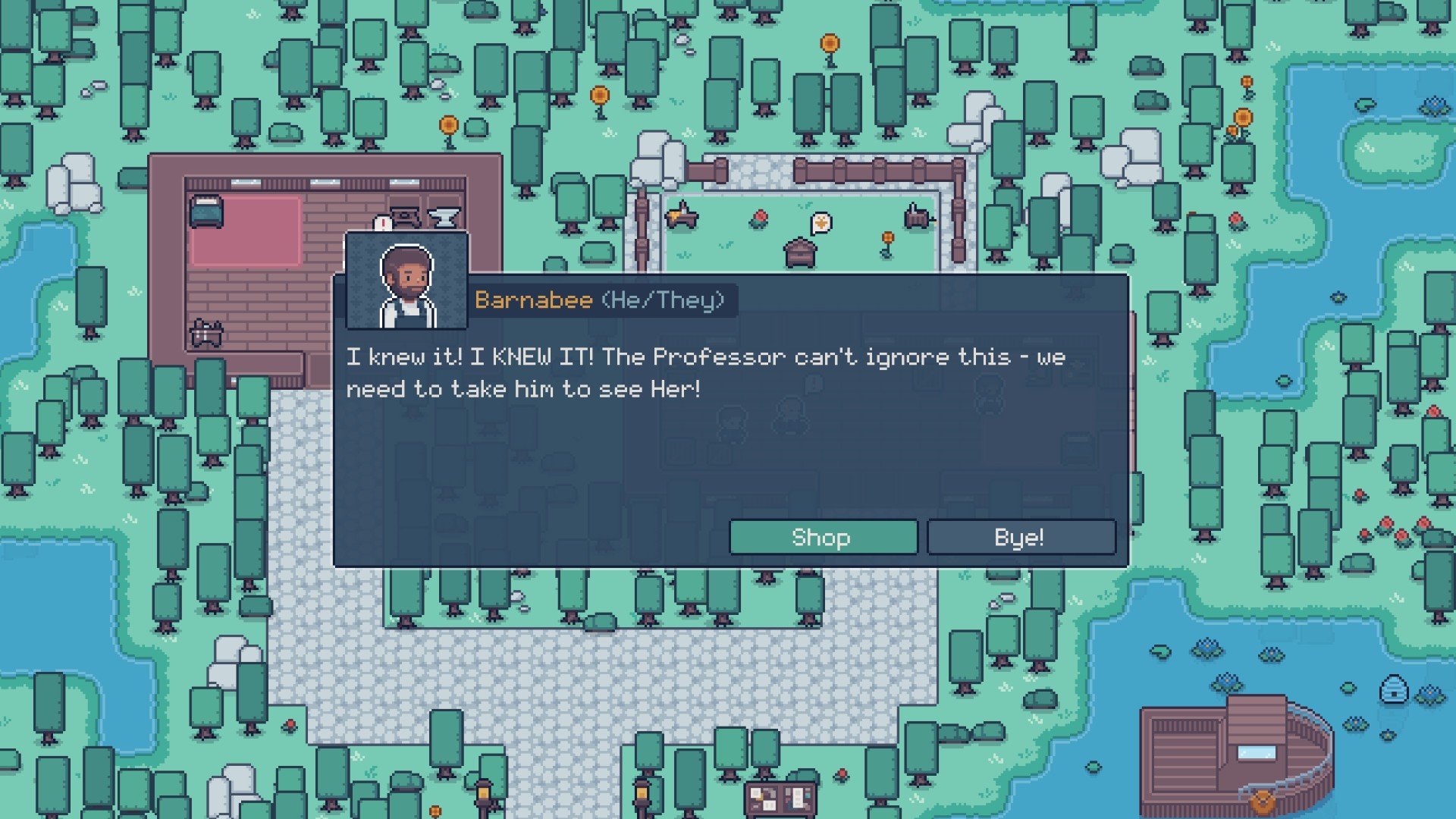Image resolution: width=1456 pixels, height=819 pixels.
Task: Open Barnabee's Shop
Action: (x=823, y=537)
